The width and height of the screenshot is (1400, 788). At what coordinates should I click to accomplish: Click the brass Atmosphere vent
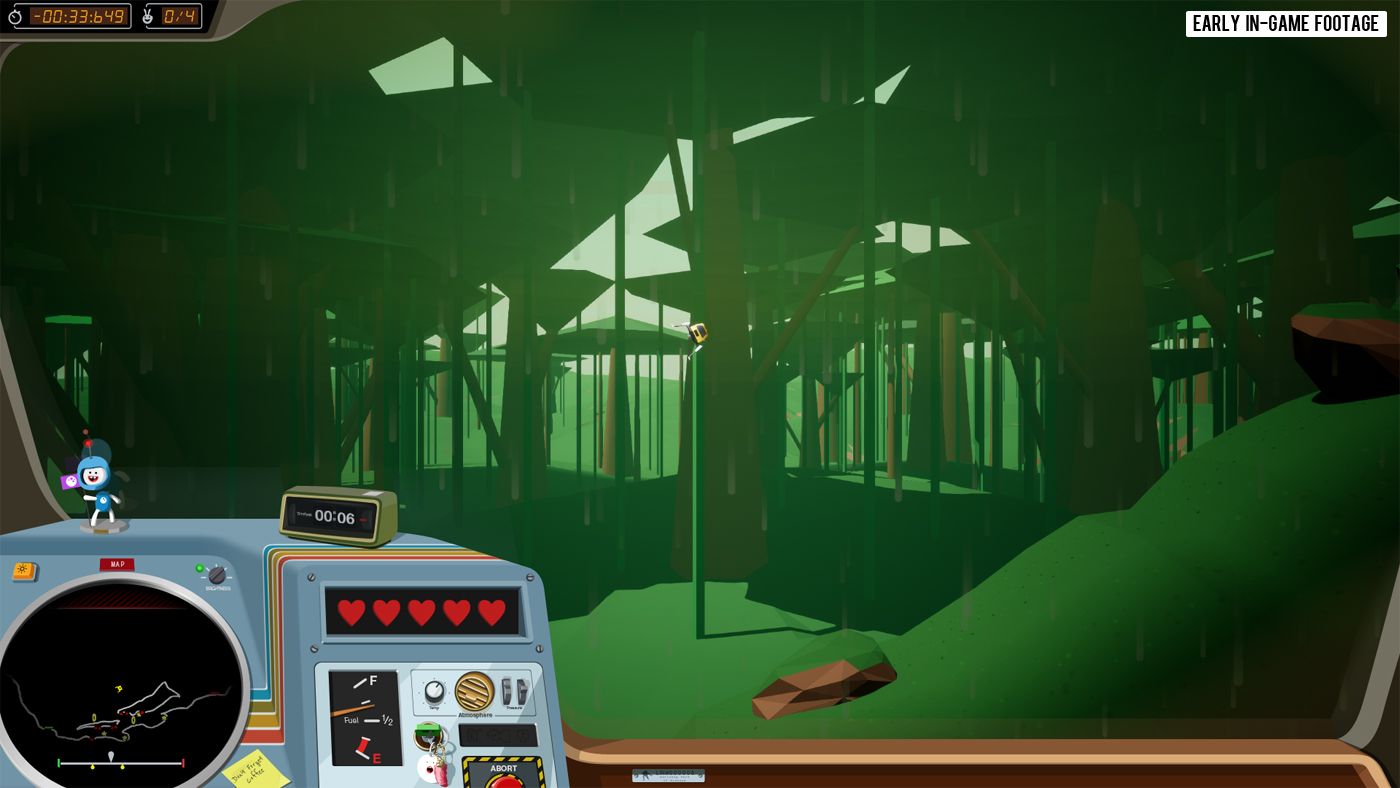tap(474, 691)
